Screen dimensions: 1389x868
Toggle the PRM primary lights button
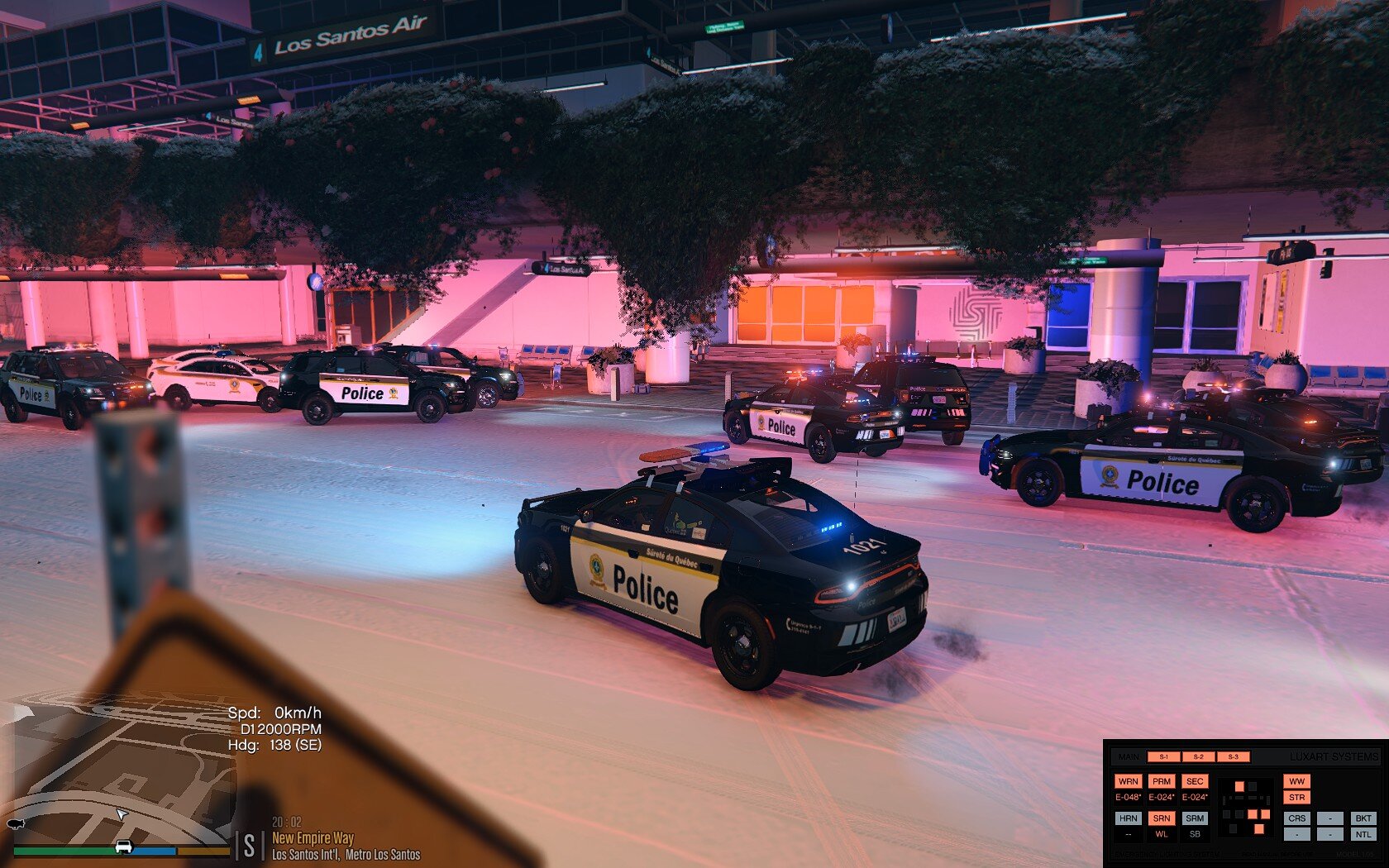coord(1162,781)
